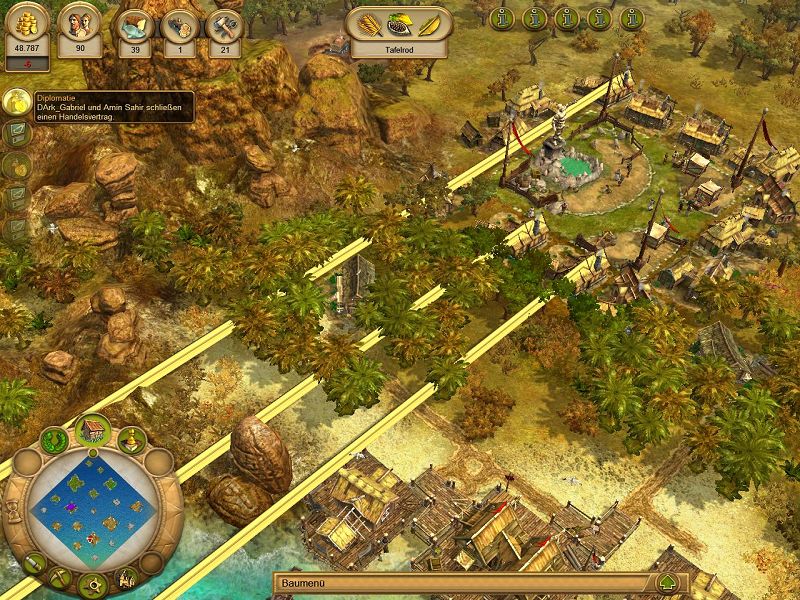Activate the pickaxe demolish tool
This screenshot has width=800, height=600.
[x=59, y=577]
